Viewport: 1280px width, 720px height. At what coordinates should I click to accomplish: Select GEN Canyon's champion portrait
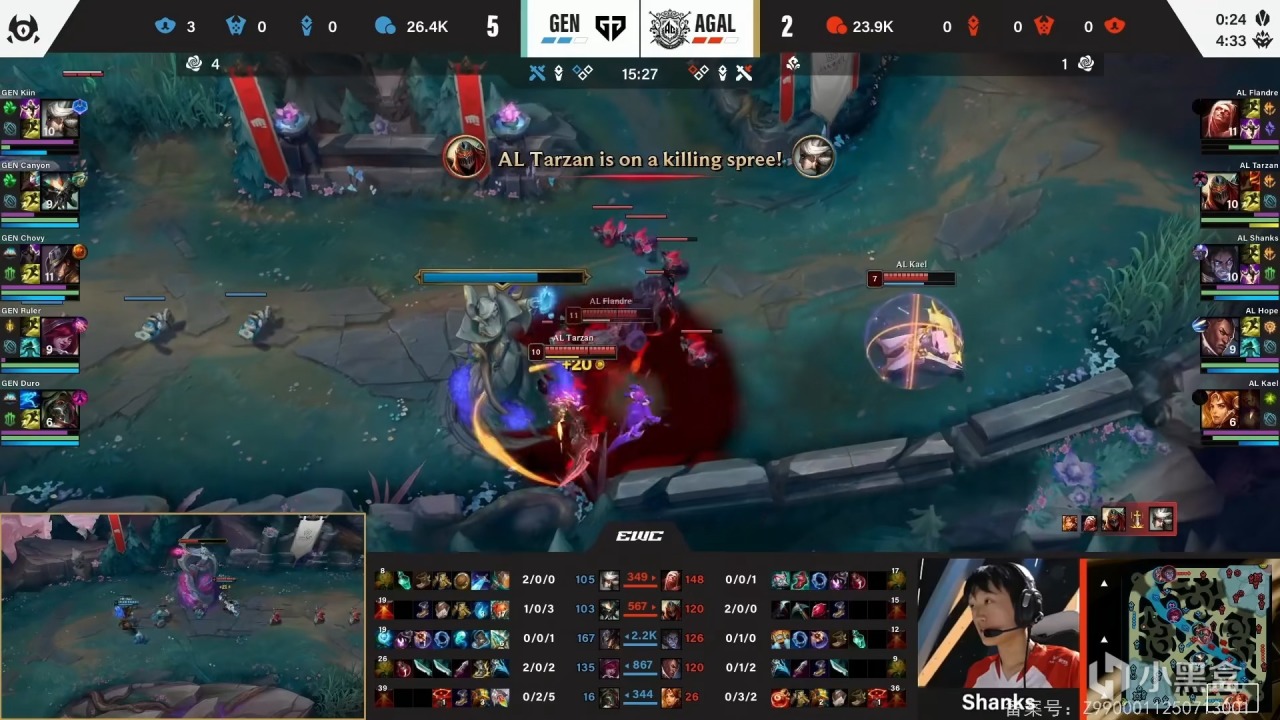coord(58,192)
